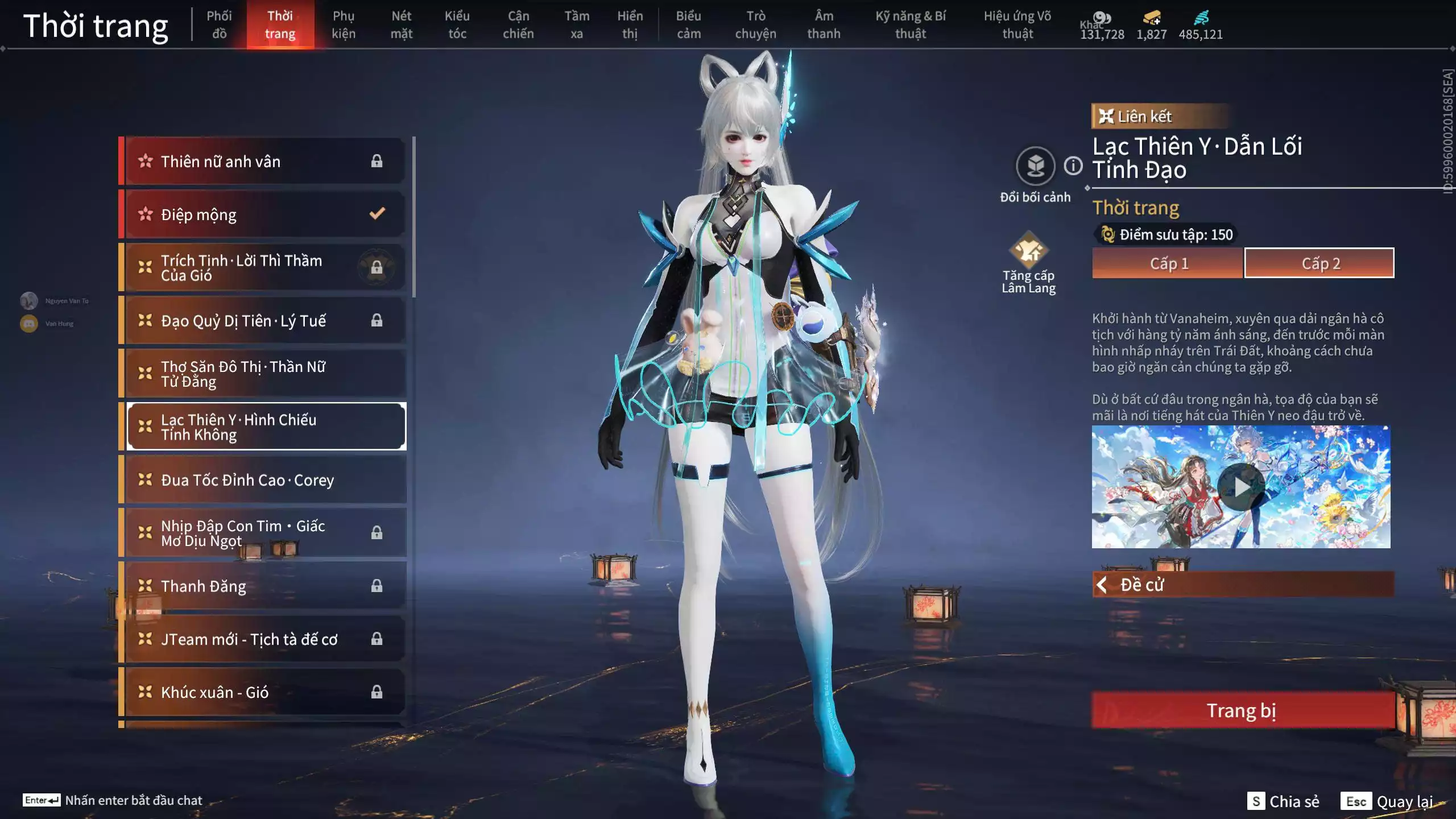Viewport: 1456px width, 819px height.
Task: Select the Cấp 1 level option
Action: 1169,263
